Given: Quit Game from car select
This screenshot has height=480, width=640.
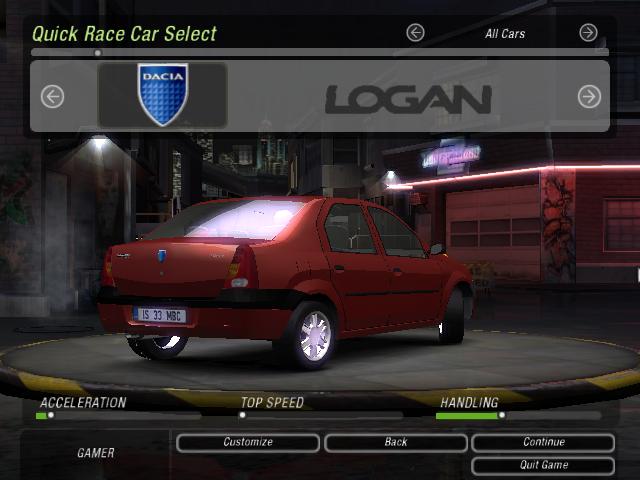Looking at the screenshot, I should (x=543, y=465).
